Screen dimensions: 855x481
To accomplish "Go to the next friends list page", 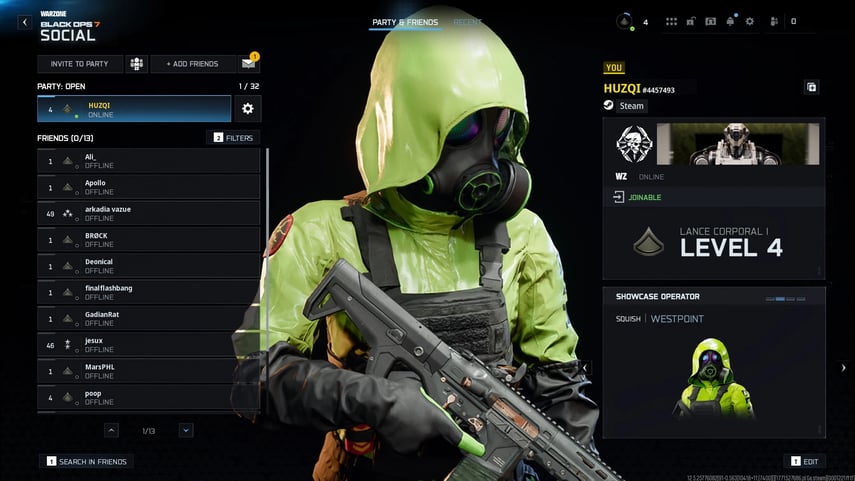I will [186, 430].
